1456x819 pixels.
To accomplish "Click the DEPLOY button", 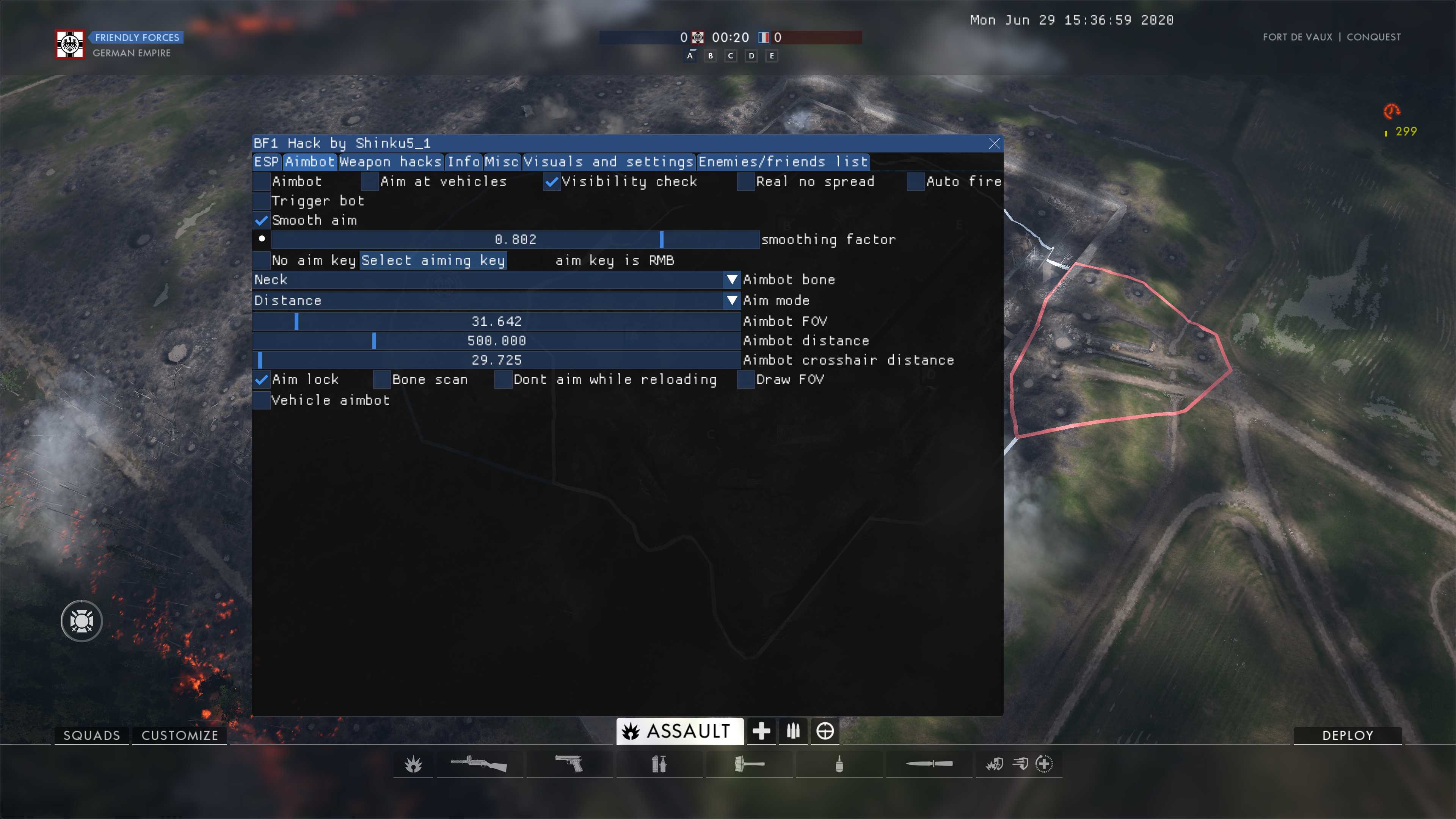I will pos(1347,735).
